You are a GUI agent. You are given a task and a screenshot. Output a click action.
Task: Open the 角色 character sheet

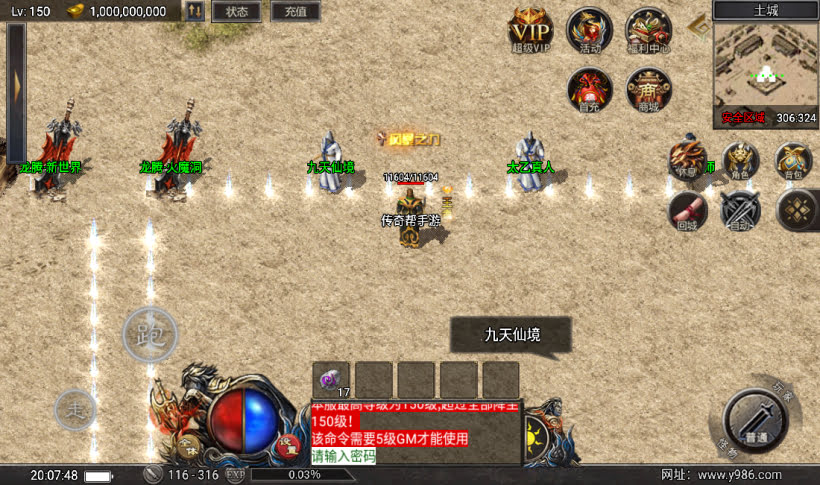point(740,159)
